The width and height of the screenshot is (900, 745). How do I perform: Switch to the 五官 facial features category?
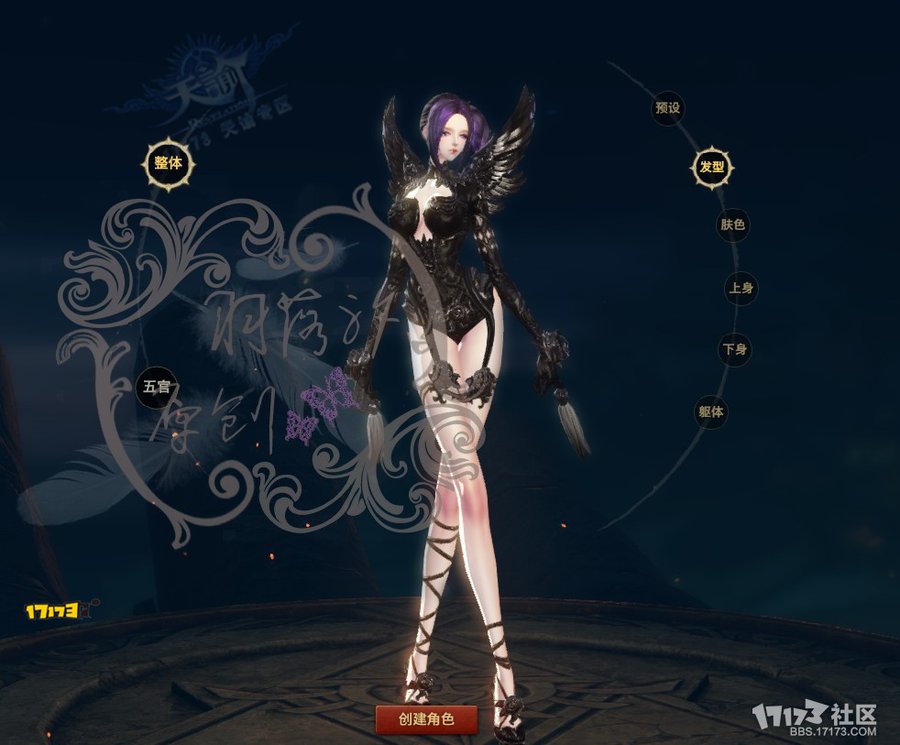coord(157,385)
